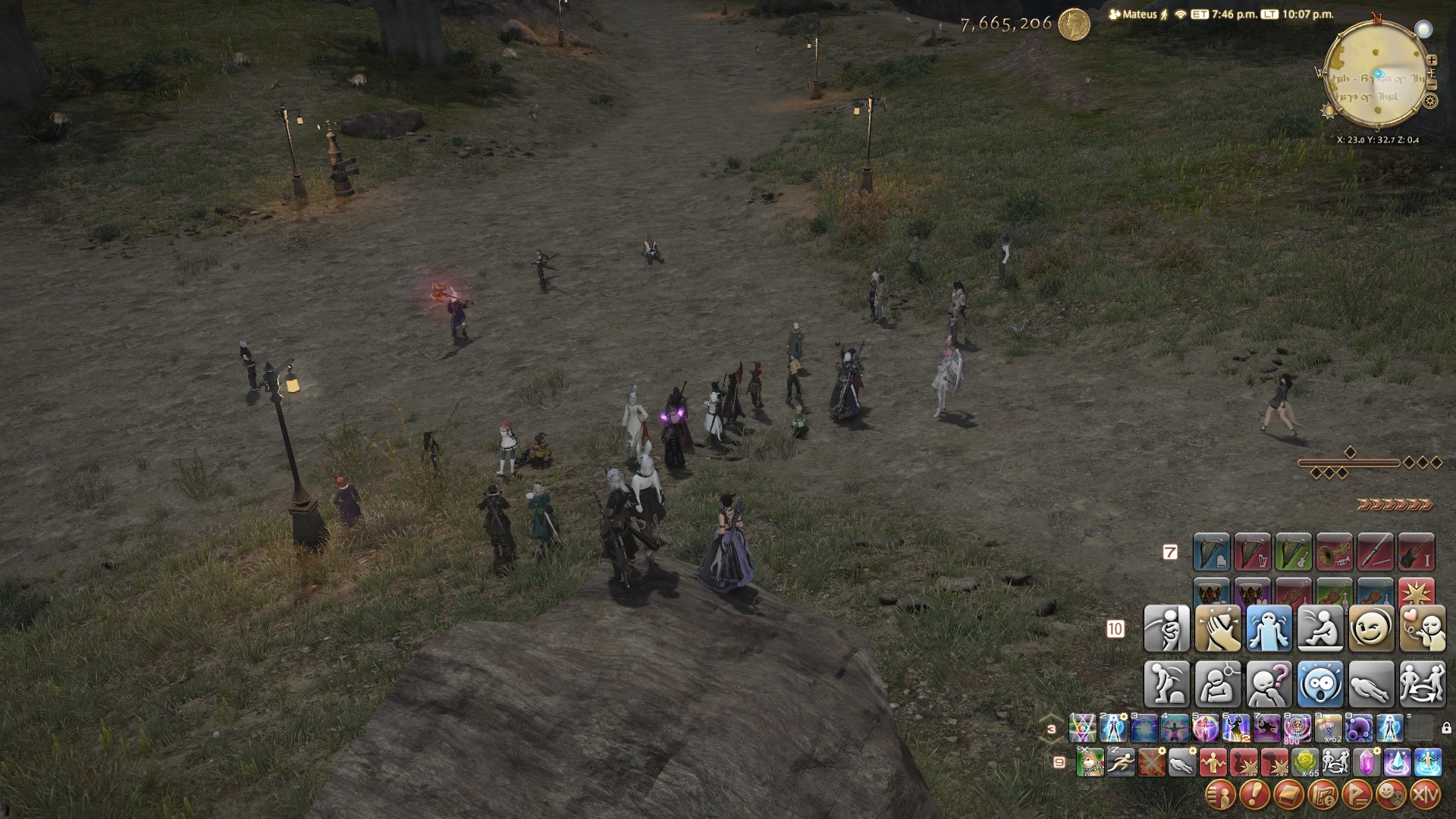Select the electric guitar performance icon
The height and width of the screenshot is (819, 1456).
click(1417, 552)
